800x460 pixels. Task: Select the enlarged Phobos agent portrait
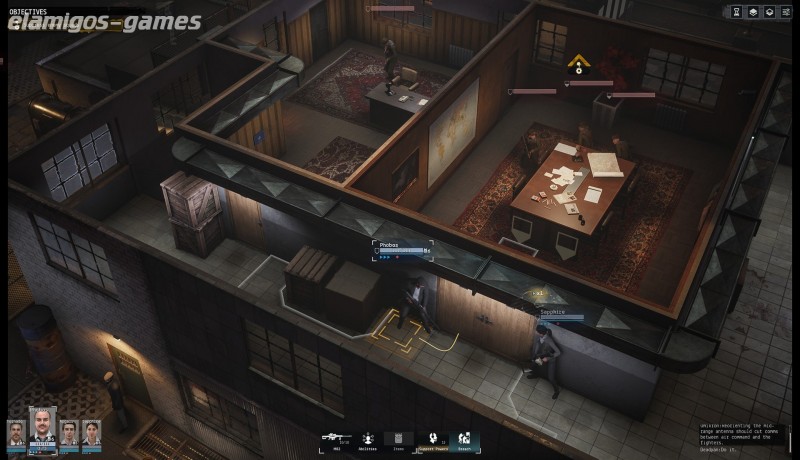(42, 428)
